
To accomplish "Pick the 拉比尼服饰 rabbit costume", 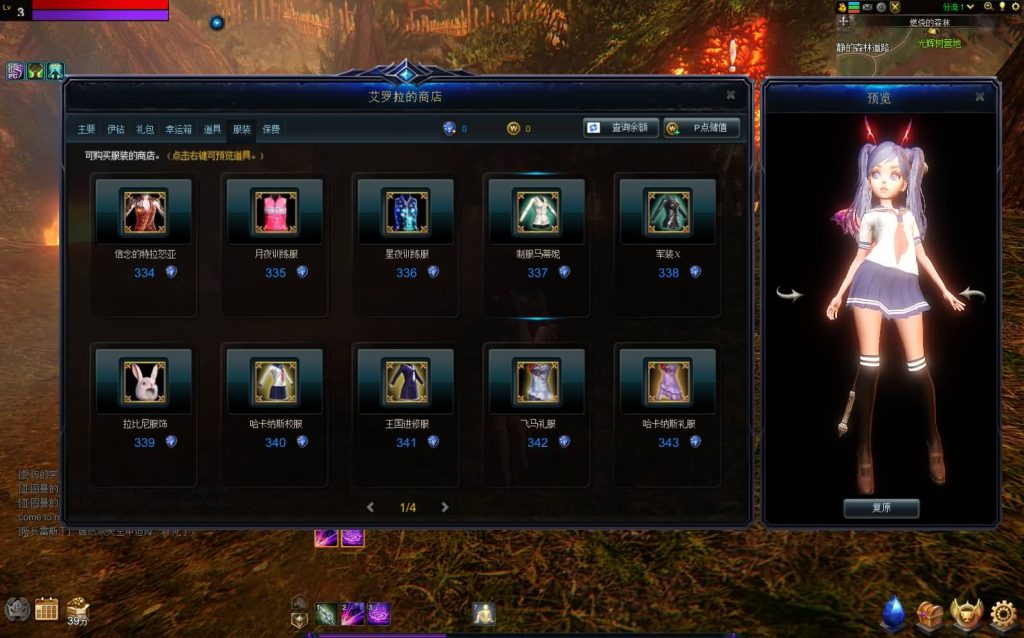I will pos(144,380).
